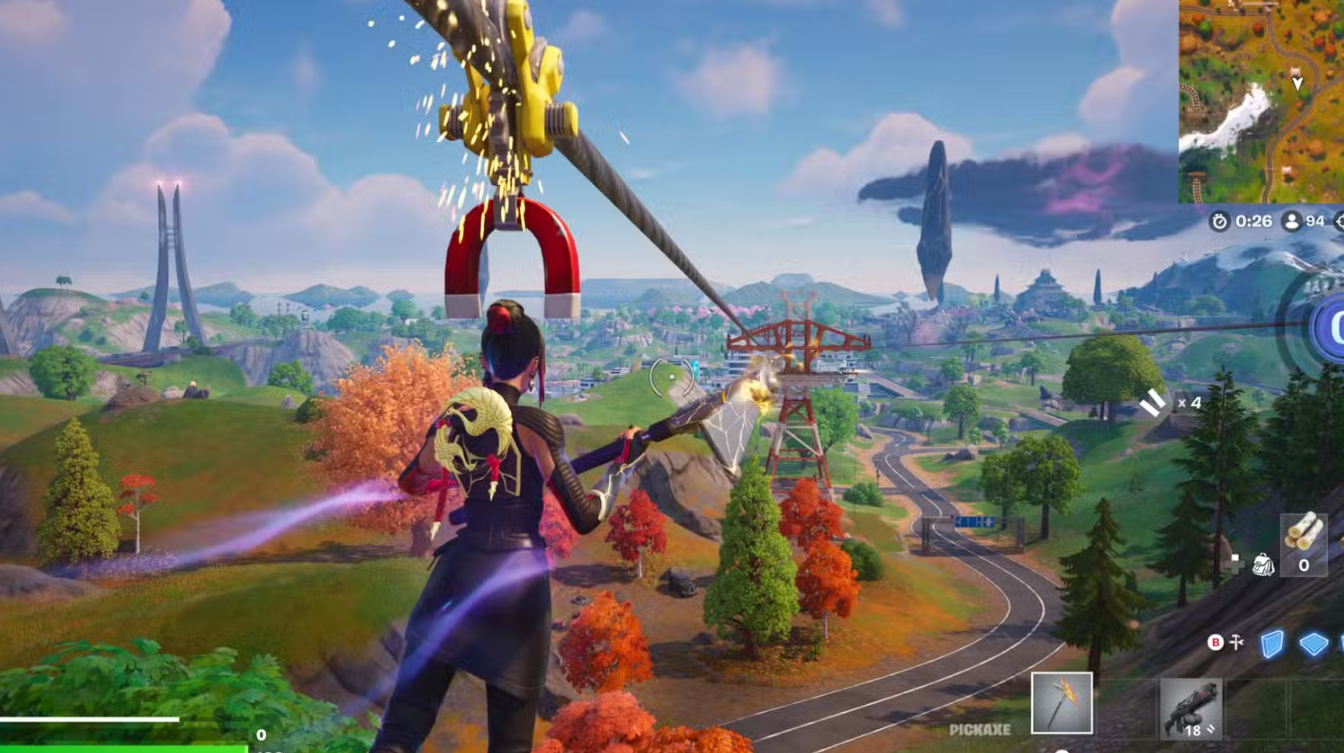Click the players remaining icon

(x=1292, y=221)
